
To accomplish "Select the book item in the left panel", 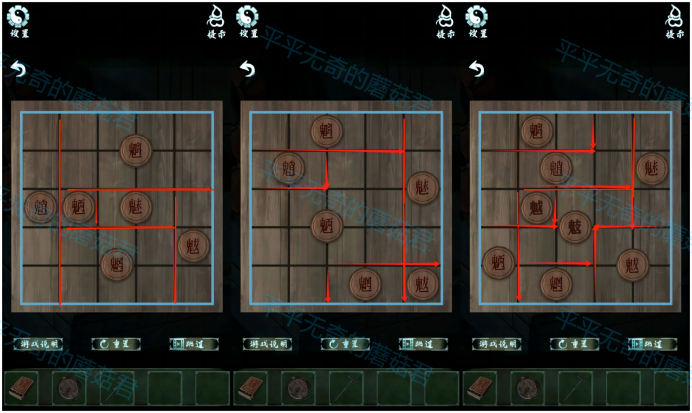I will tap(23, 387).
